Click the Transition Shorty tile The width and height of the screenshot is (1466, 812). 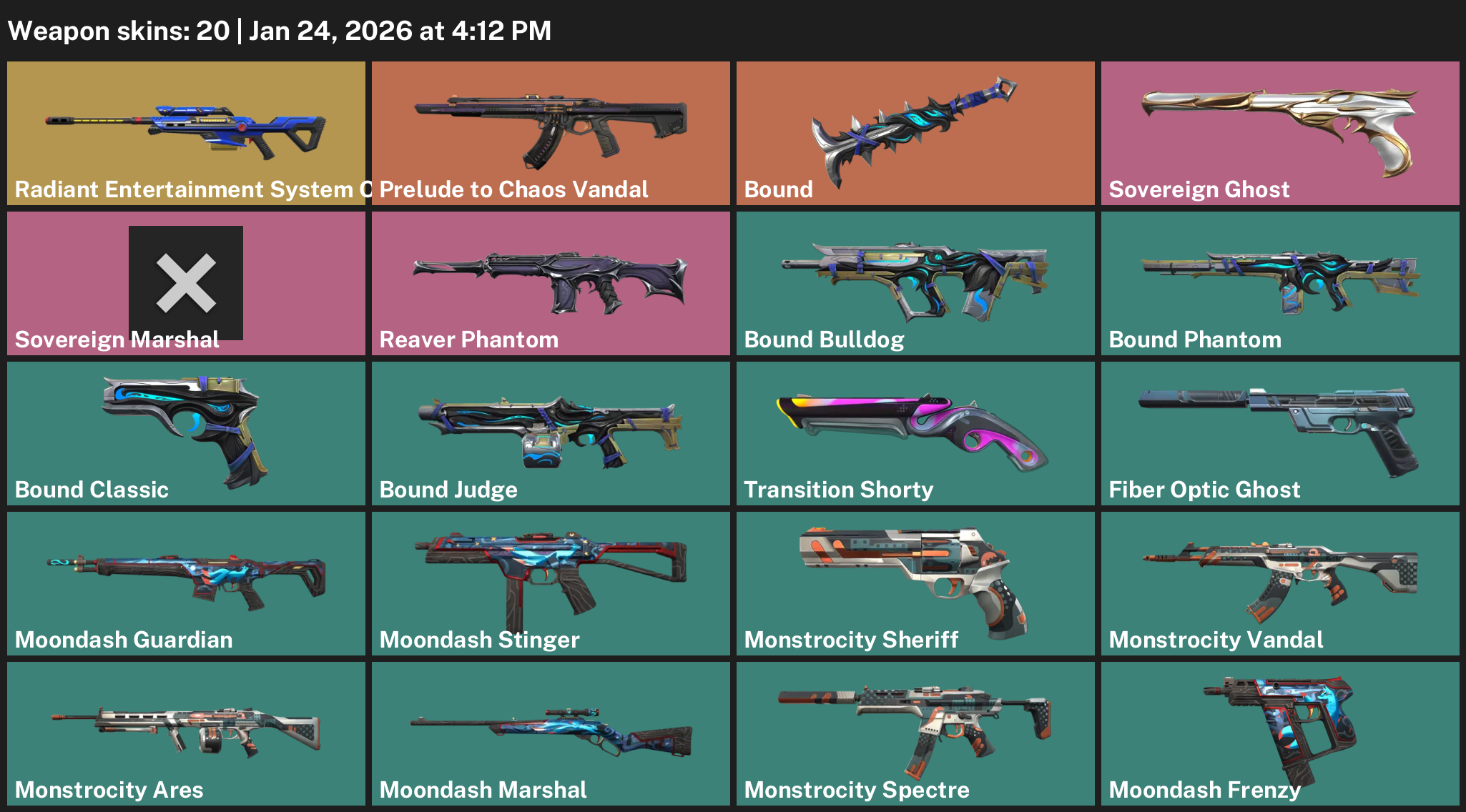pyautogui.click(x=915, y=433)
